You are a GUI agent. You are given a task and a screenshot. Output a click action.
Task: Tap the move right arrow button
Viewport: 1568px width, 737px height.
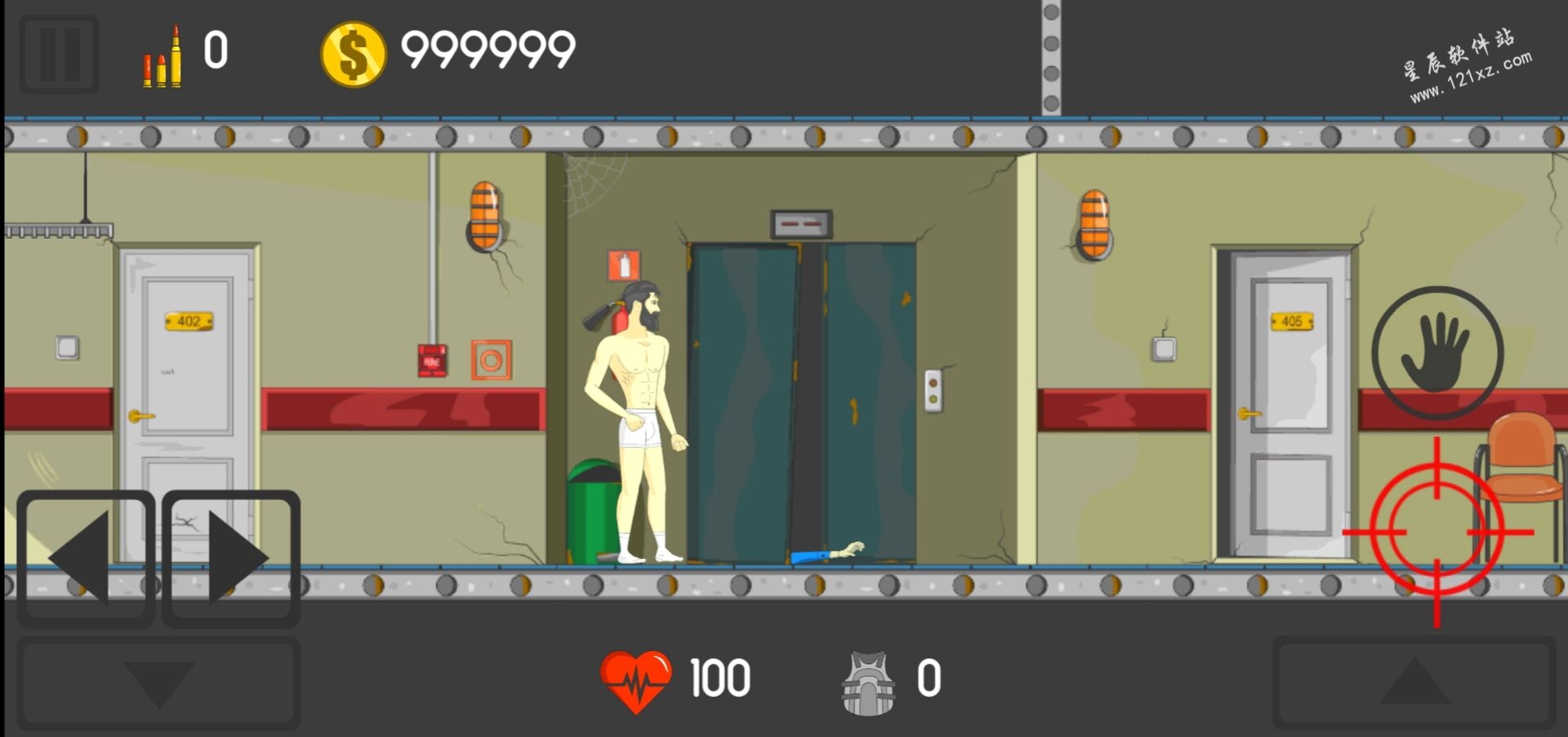point(232,558)
